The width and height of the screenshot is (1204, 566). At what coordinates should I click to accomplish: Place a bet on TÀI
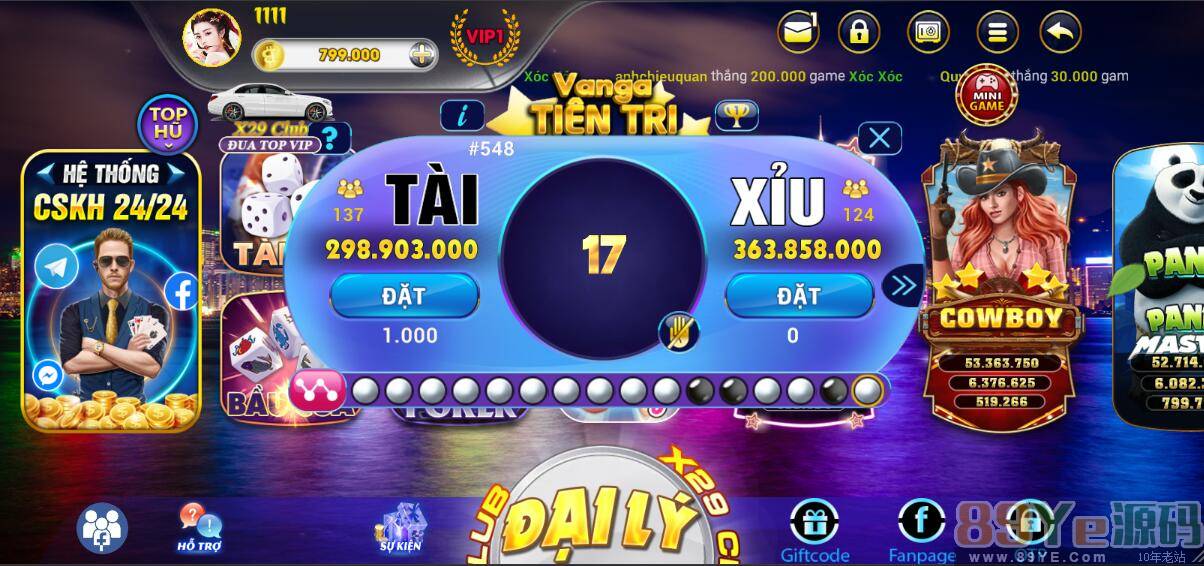click(x=404, y=296)
